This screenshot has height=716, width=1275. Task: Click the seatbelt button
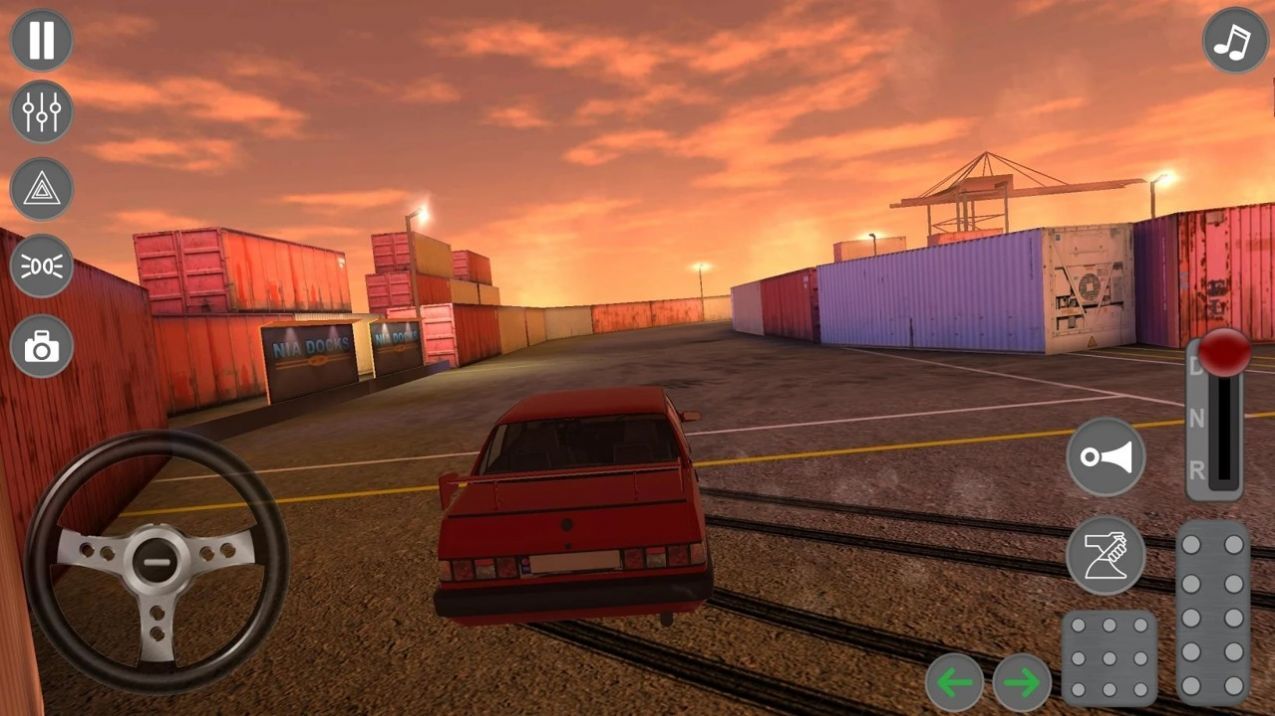[1105, 555]
